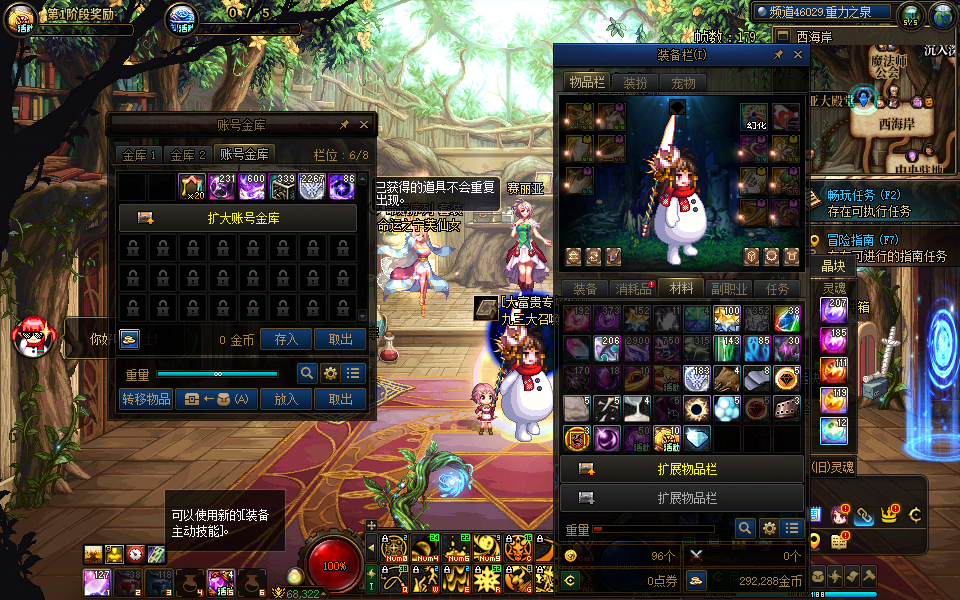The height and width of the screenshot is (600, 960).
Task: Open the 任务 quest items tab
Action: coord(777,288)
